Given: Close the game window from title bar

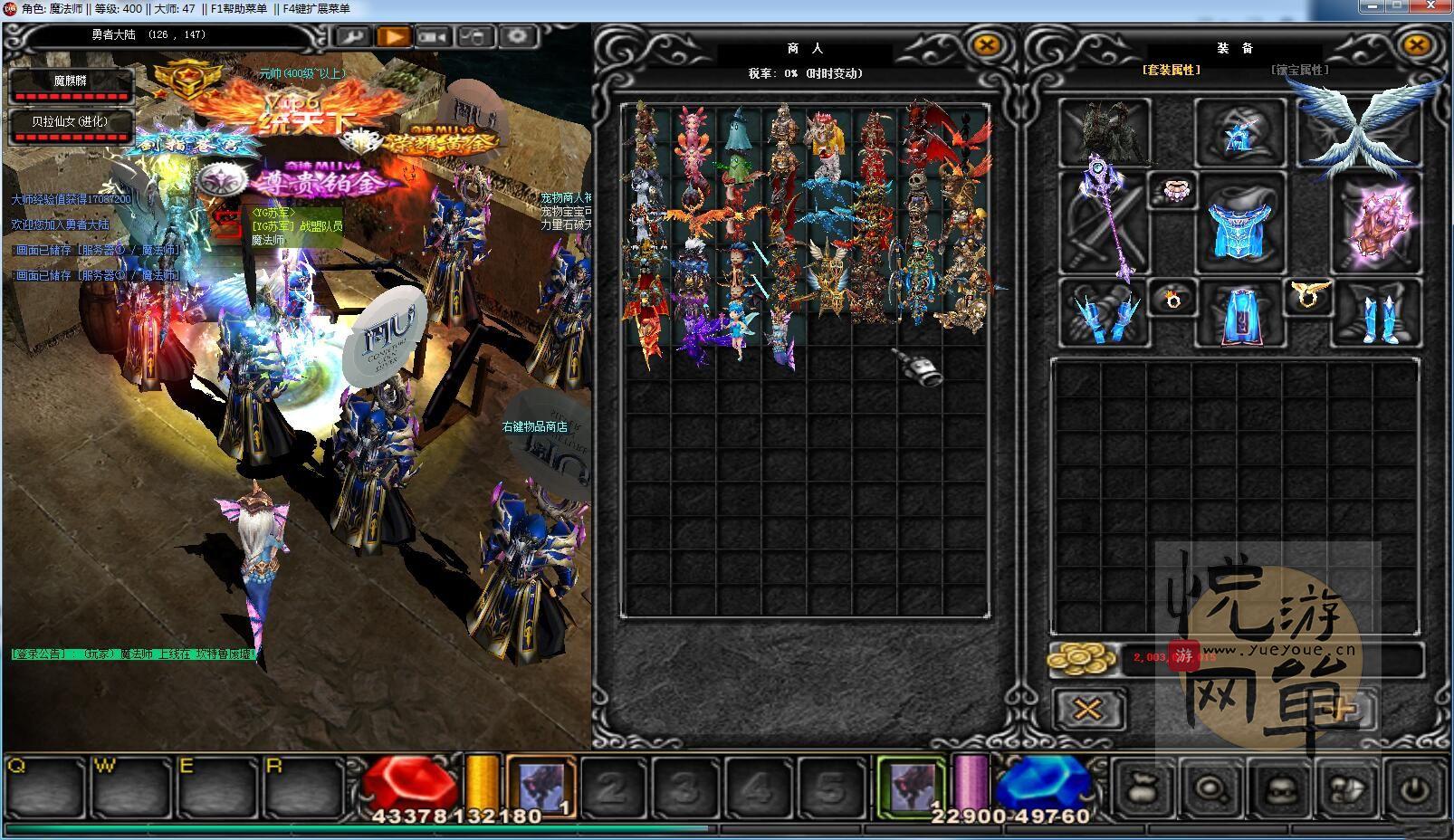Looking at the screenshot, I should [1432, 6].
